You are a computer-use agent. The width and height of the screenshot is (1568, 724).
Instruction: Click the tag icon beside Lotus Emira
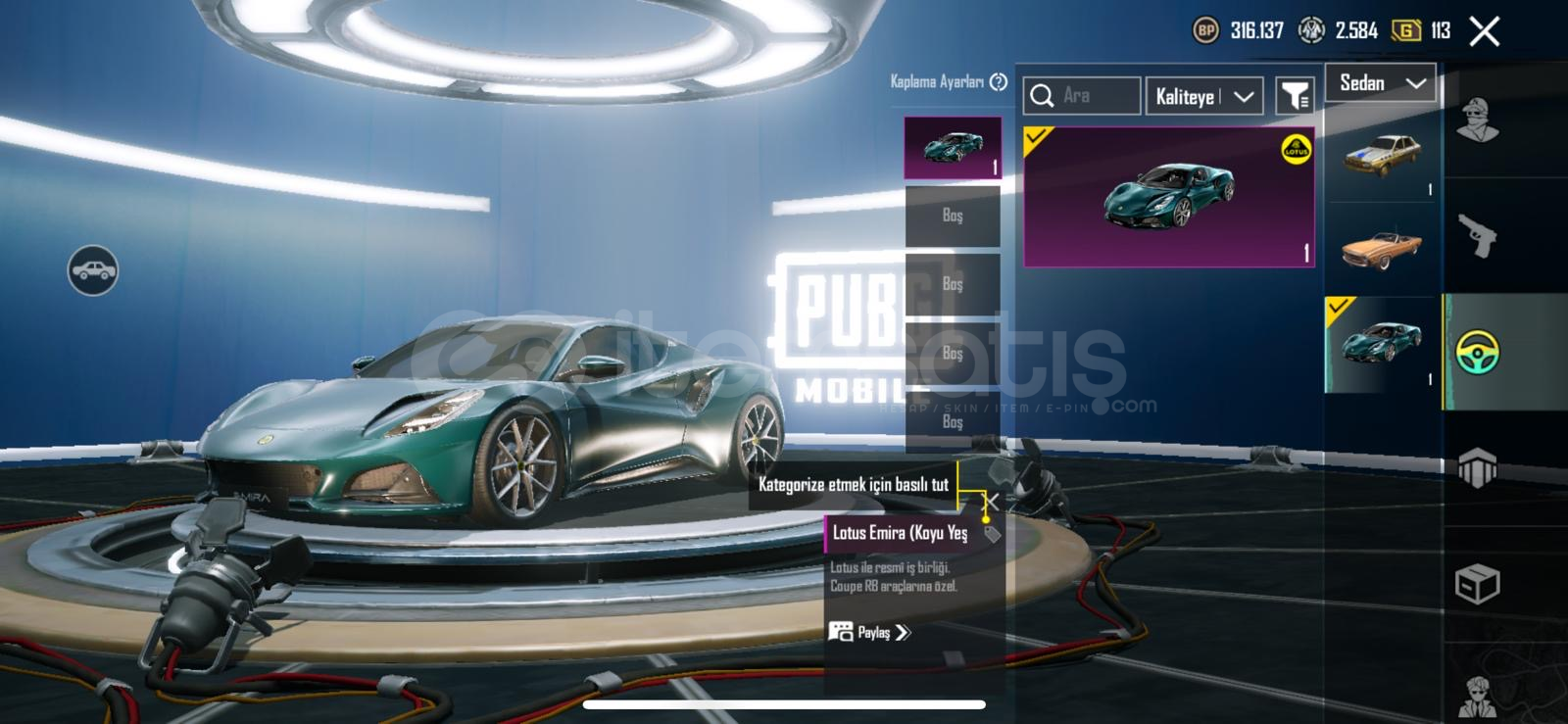(993, 534)
